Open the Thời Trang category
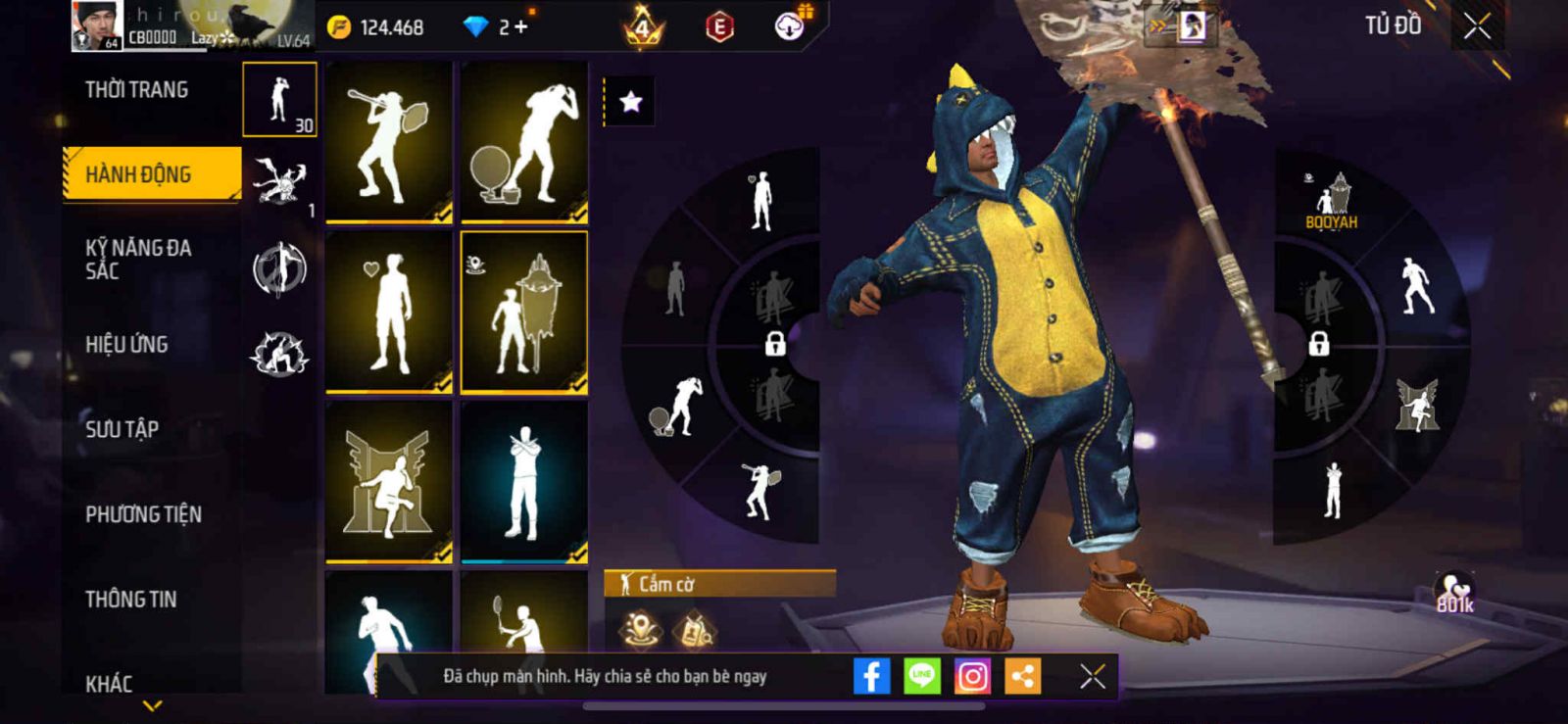This screenshot has height=724, width=1568. point(137,90)
